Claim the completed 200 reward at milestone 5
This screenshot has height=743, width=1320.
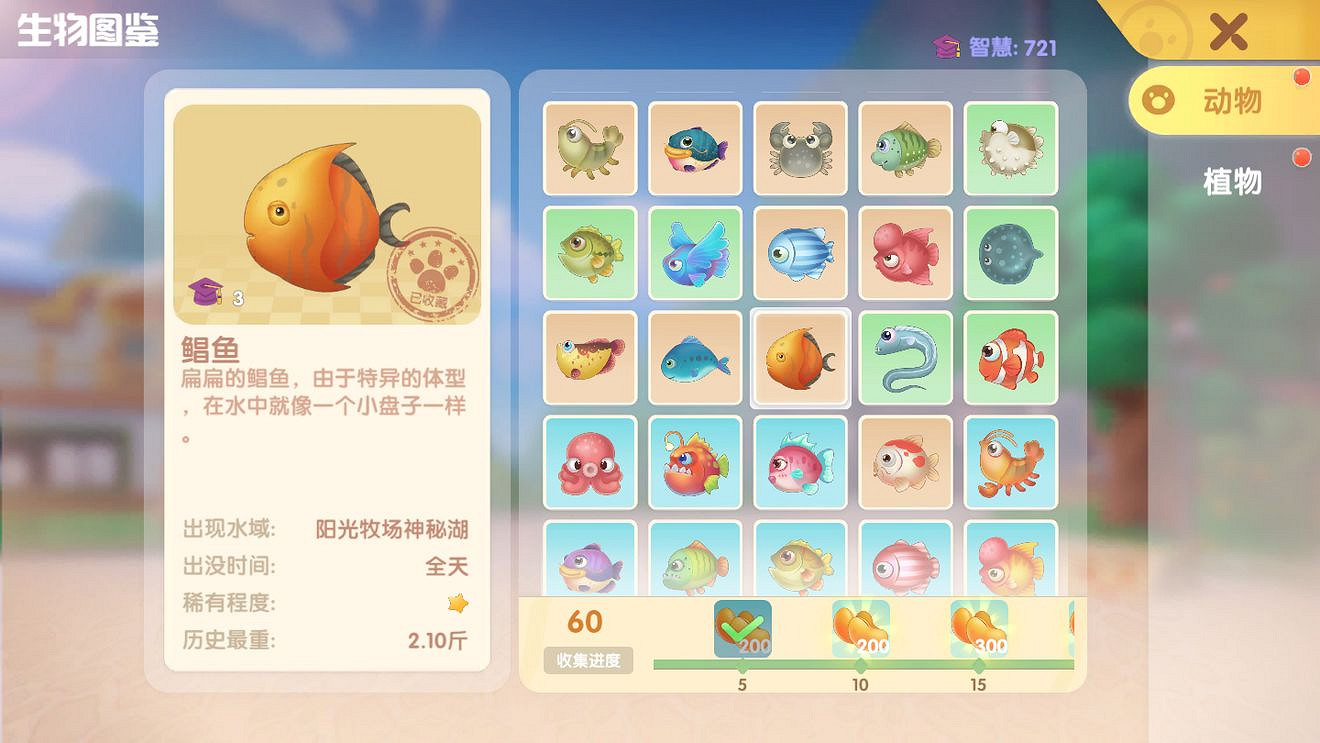click(740, 625)
